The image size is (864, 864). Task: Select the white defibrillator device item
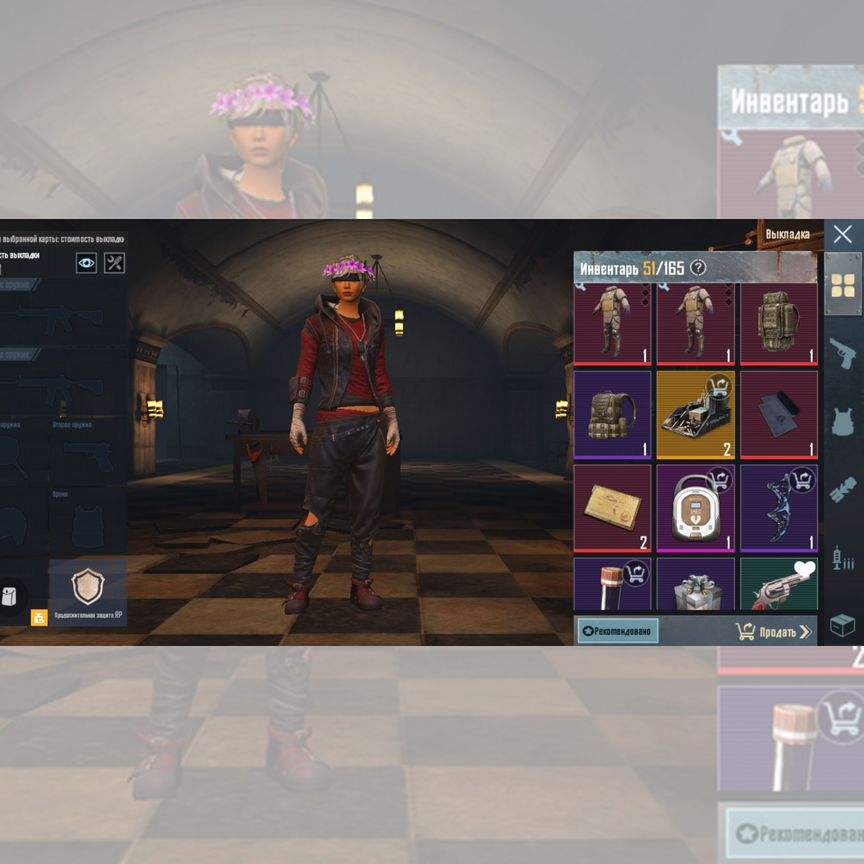pyautogui.click(x=695, y=508)
